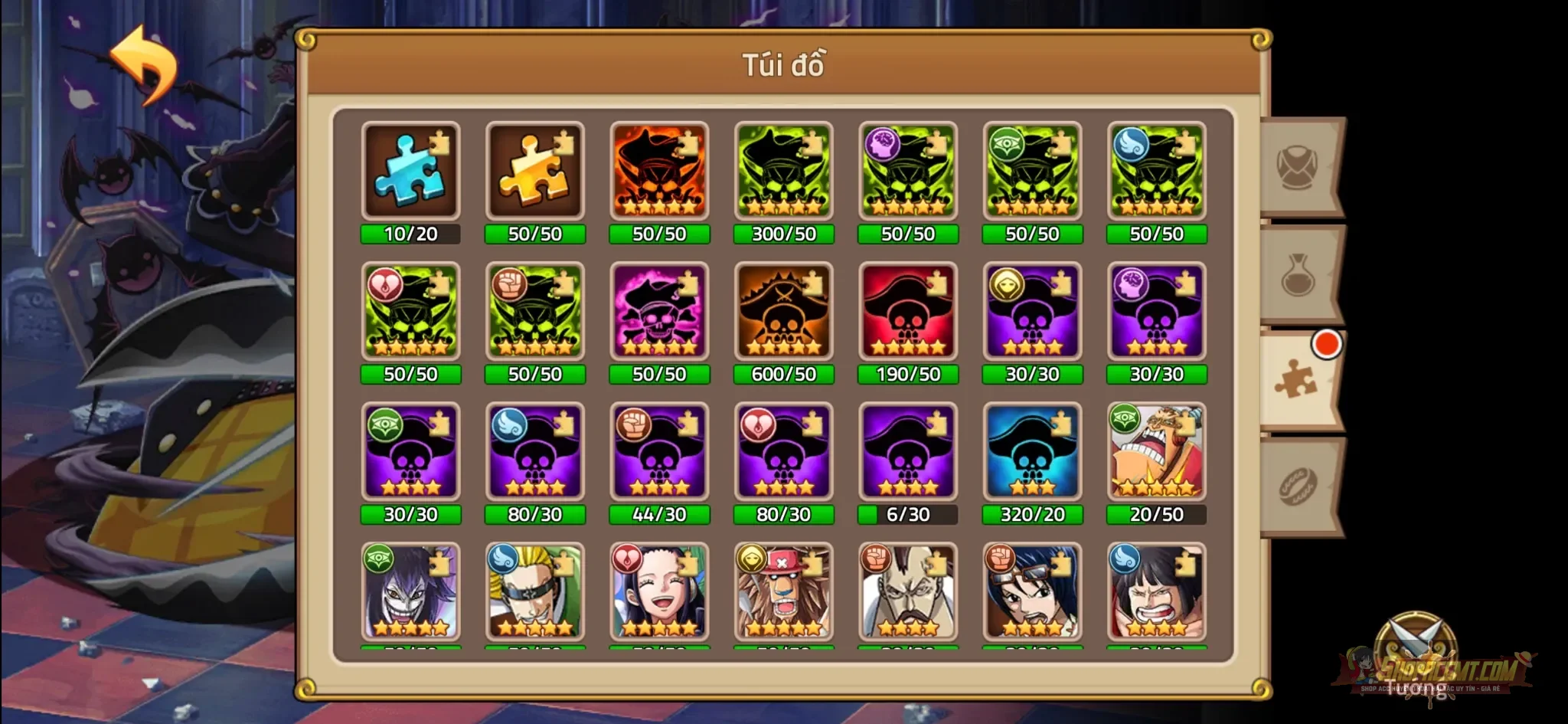Select the purple heart-emblem skull fragment
The width and height of the screenshot is (1568, 724).
(783, 452)
